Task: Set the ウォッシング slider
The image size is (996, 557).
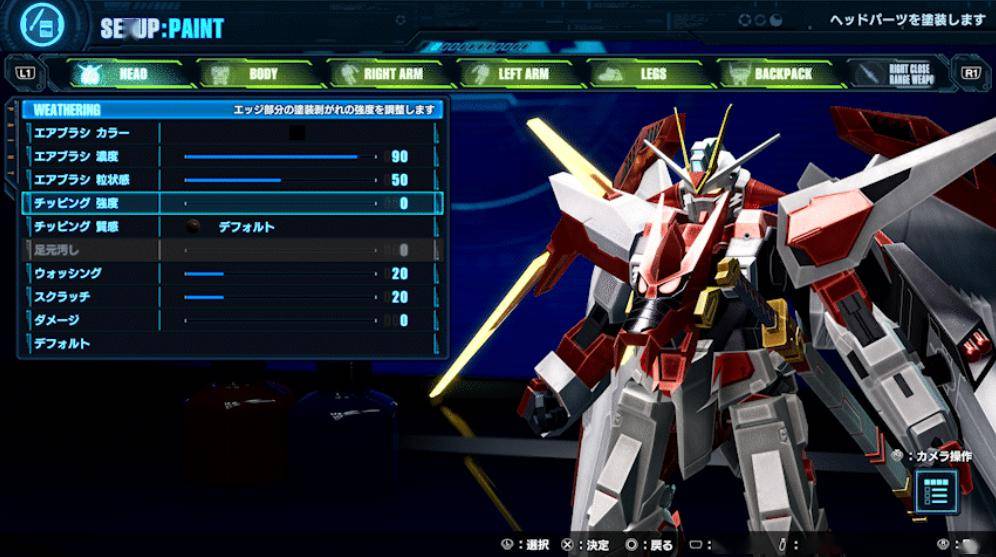Action: pos(280,274)
